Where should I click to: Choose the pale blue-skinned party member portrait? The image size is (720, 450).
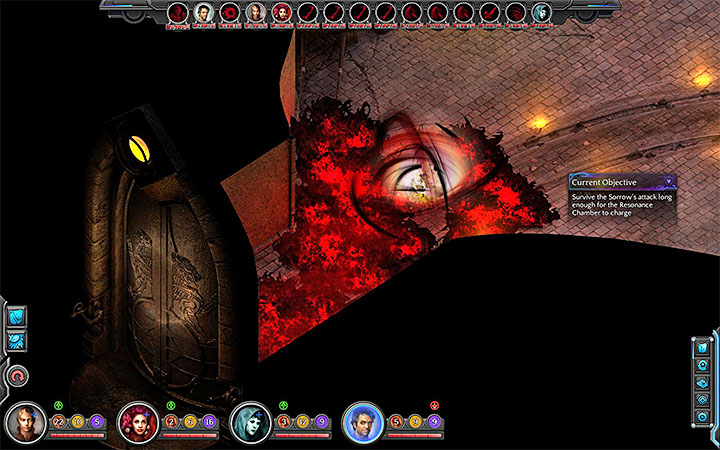coord(249,423)
